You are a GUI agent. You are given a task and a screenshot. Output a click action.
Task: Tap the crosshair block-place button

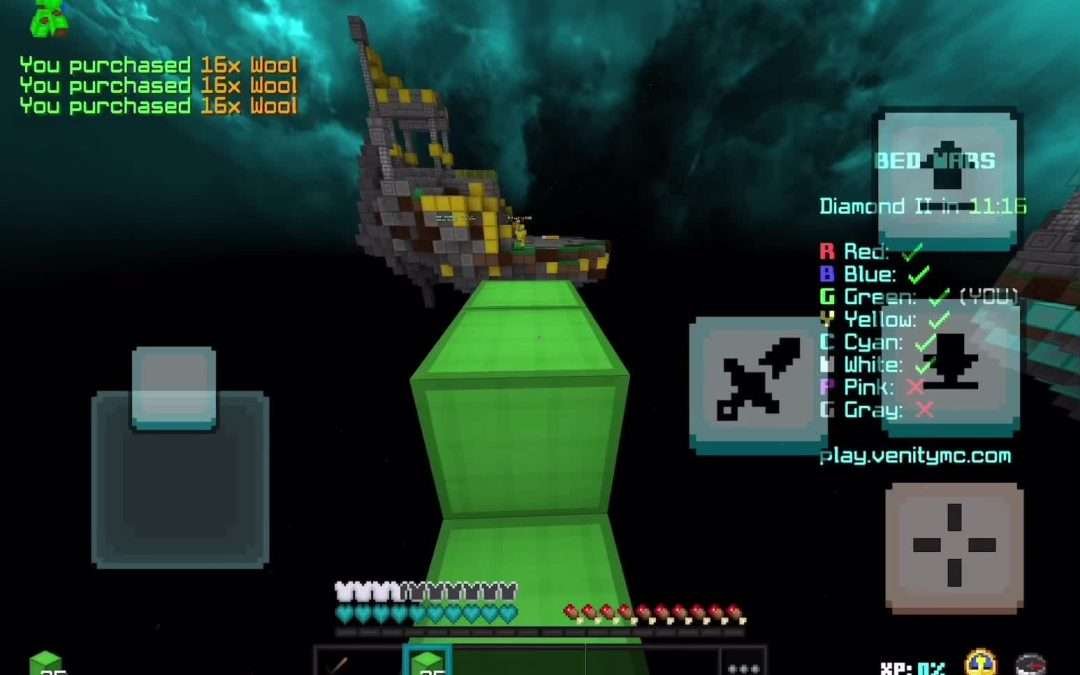click(x=954, y=546)
